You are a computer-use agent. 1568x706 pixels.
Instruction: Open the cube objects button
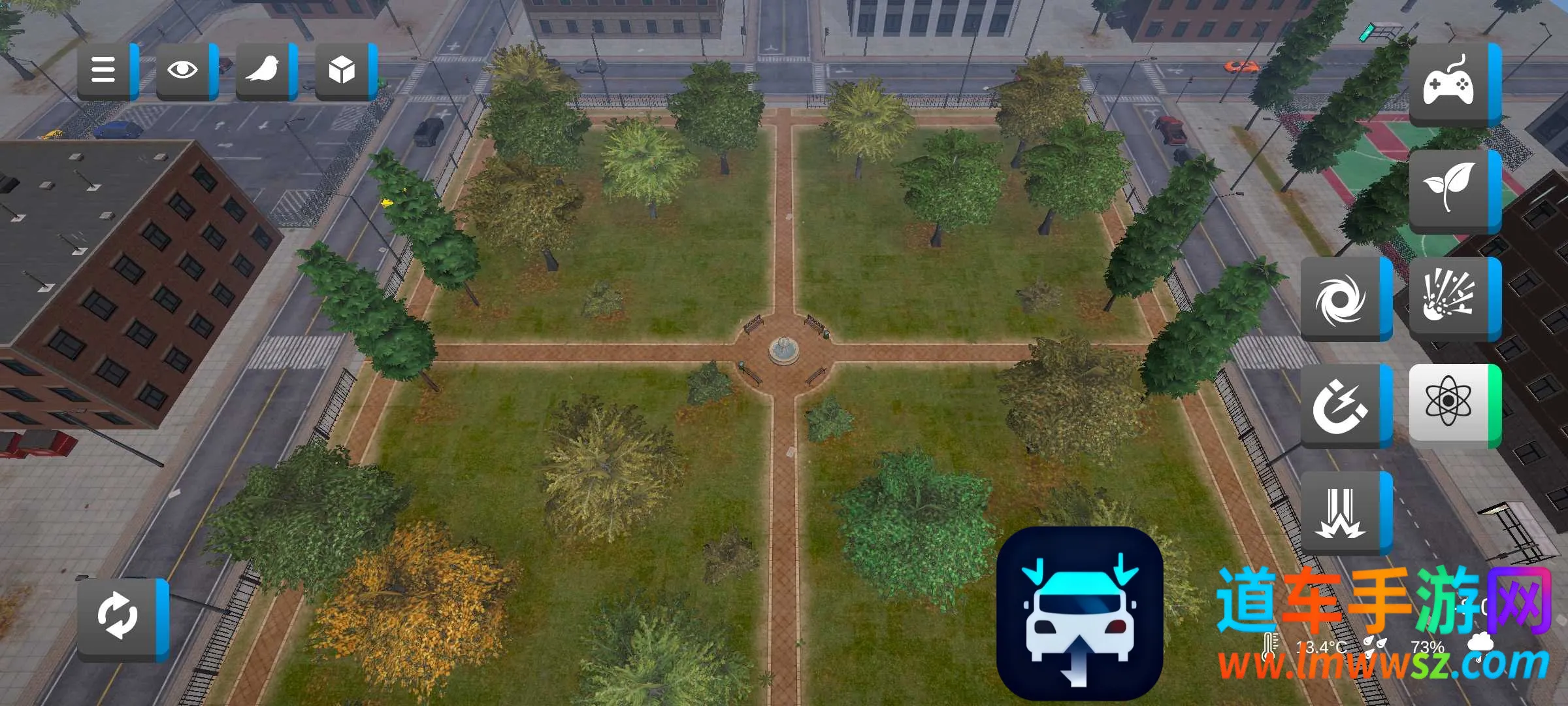(x=342, y=70)
